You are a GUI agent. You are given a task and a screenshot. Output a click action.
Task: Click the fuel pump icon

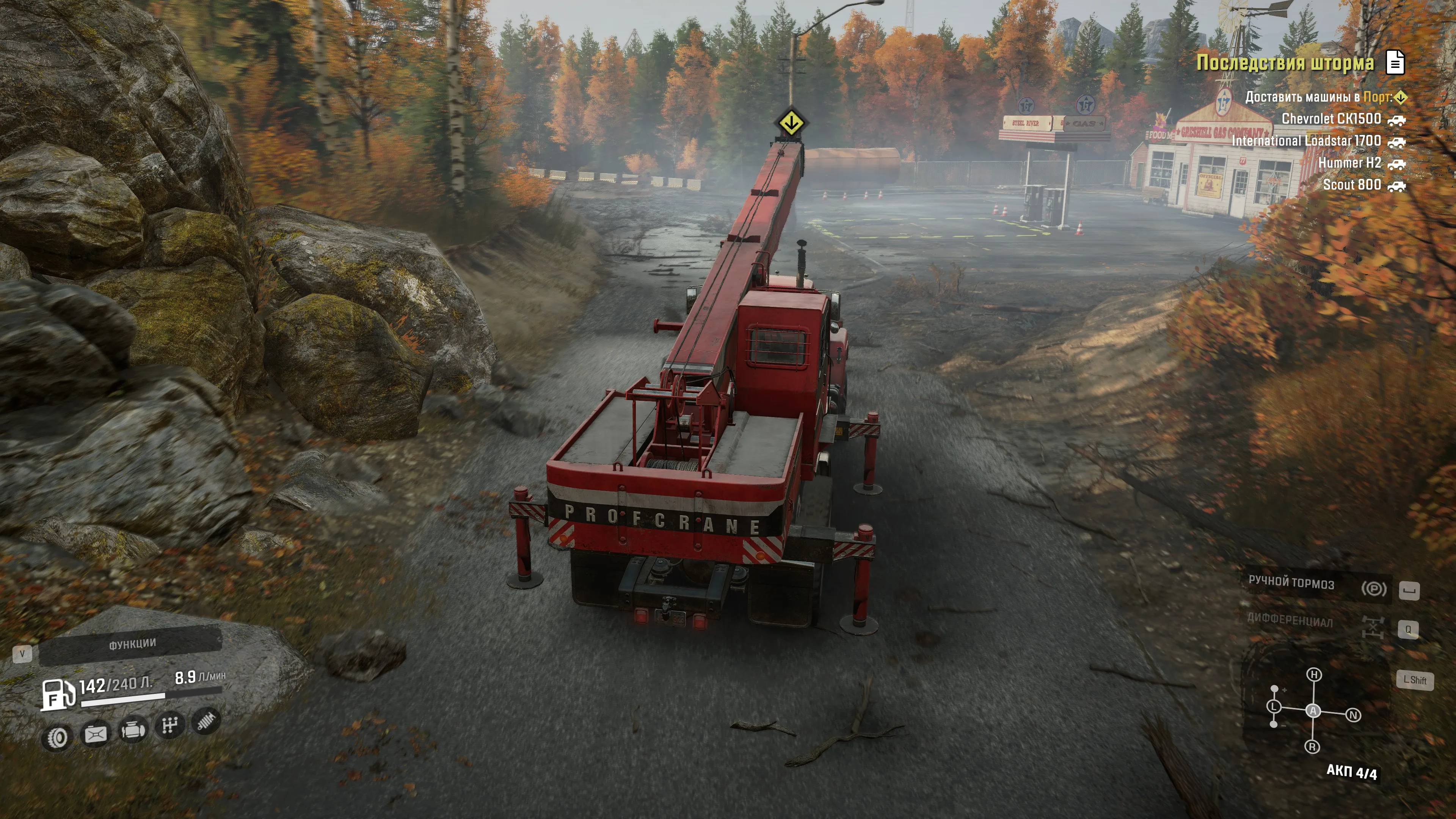pos(58,694)
